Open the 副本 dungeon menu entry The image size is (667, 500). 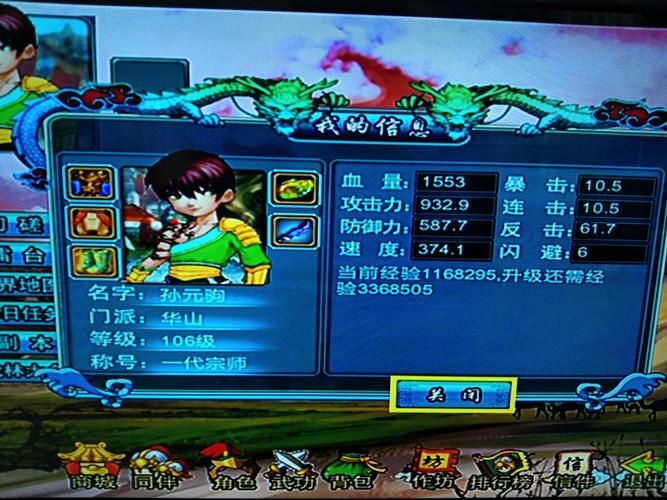click(30, 340)
